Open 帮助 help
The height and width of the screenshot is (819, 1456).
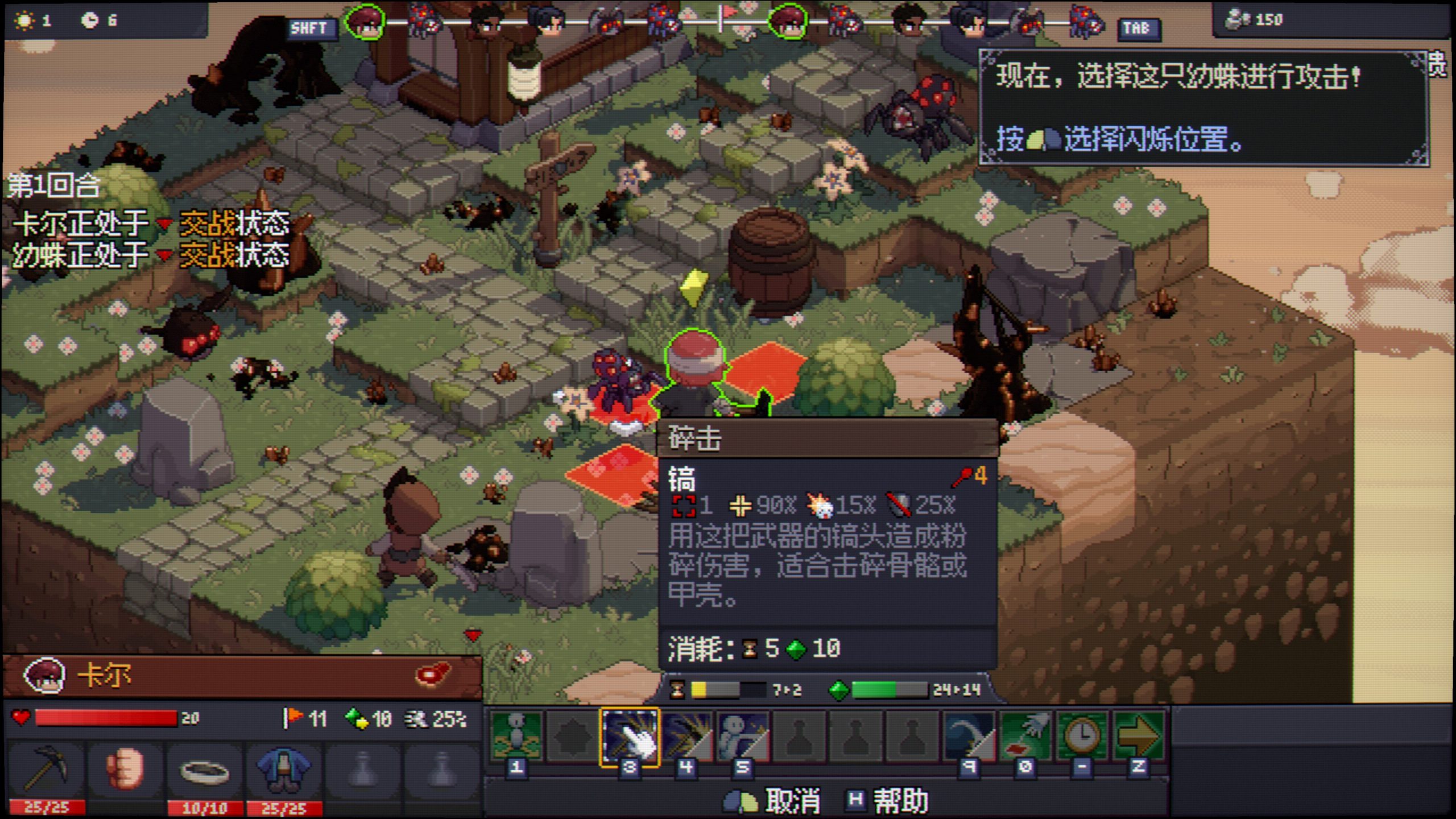pyautogui.click(x=900, y=801)
